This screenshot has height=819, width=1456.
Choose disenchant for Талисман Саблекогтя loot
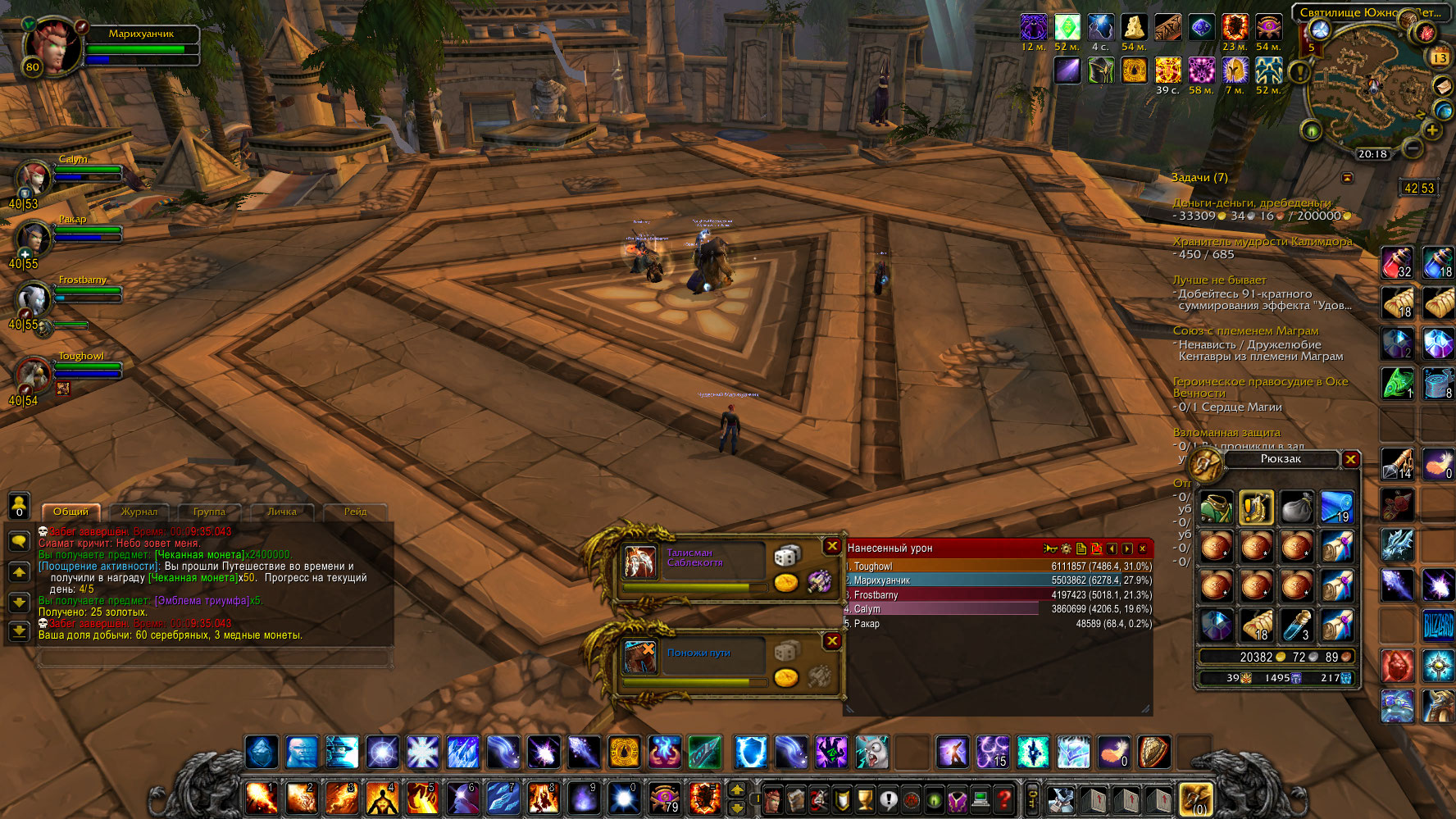(x=819, y=581)
